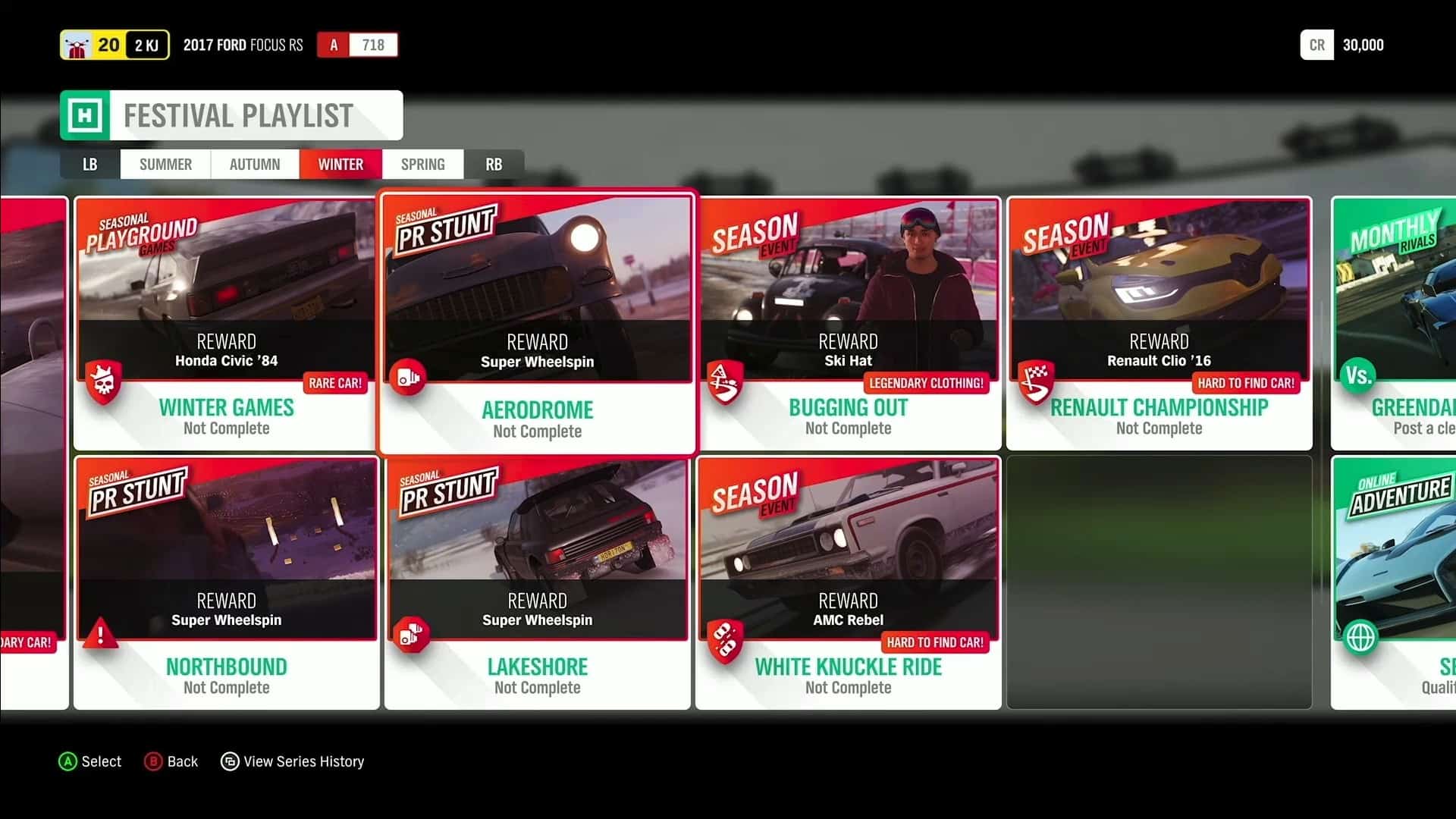The image size is (1456, 819).
Task: Click the LB bumper tab
Action: 89,164
